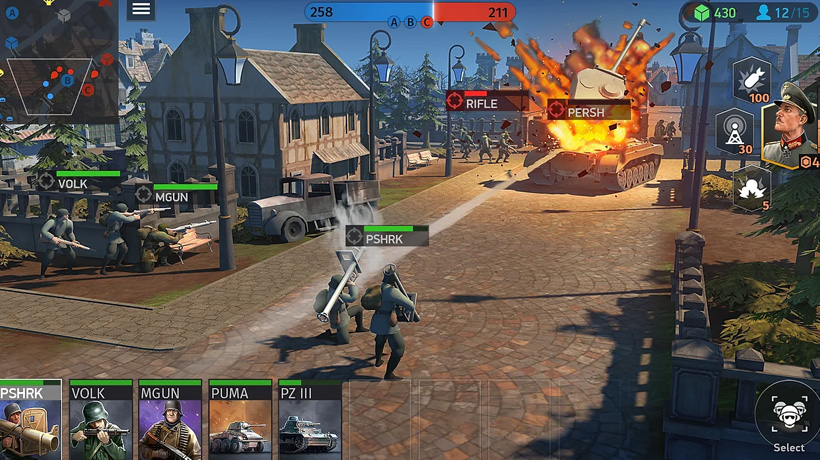Pick the PUMA armored car card
Screen dimensions: 820x460
click(x=240, y=420)
